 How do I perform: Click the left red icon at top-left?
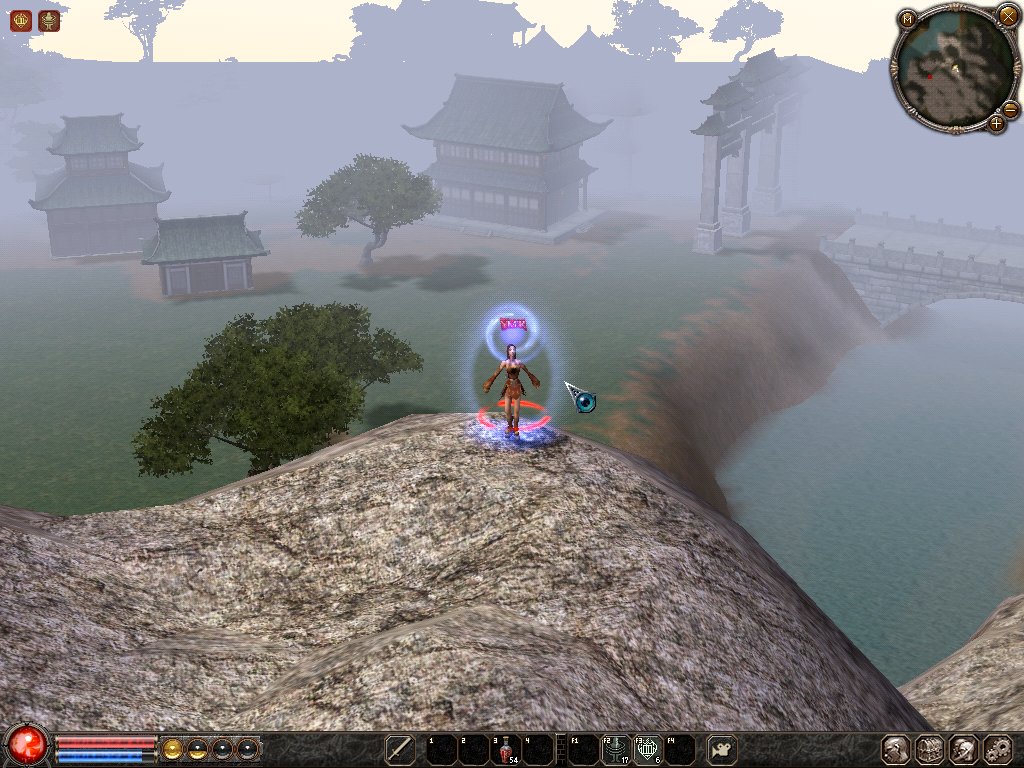20,20
